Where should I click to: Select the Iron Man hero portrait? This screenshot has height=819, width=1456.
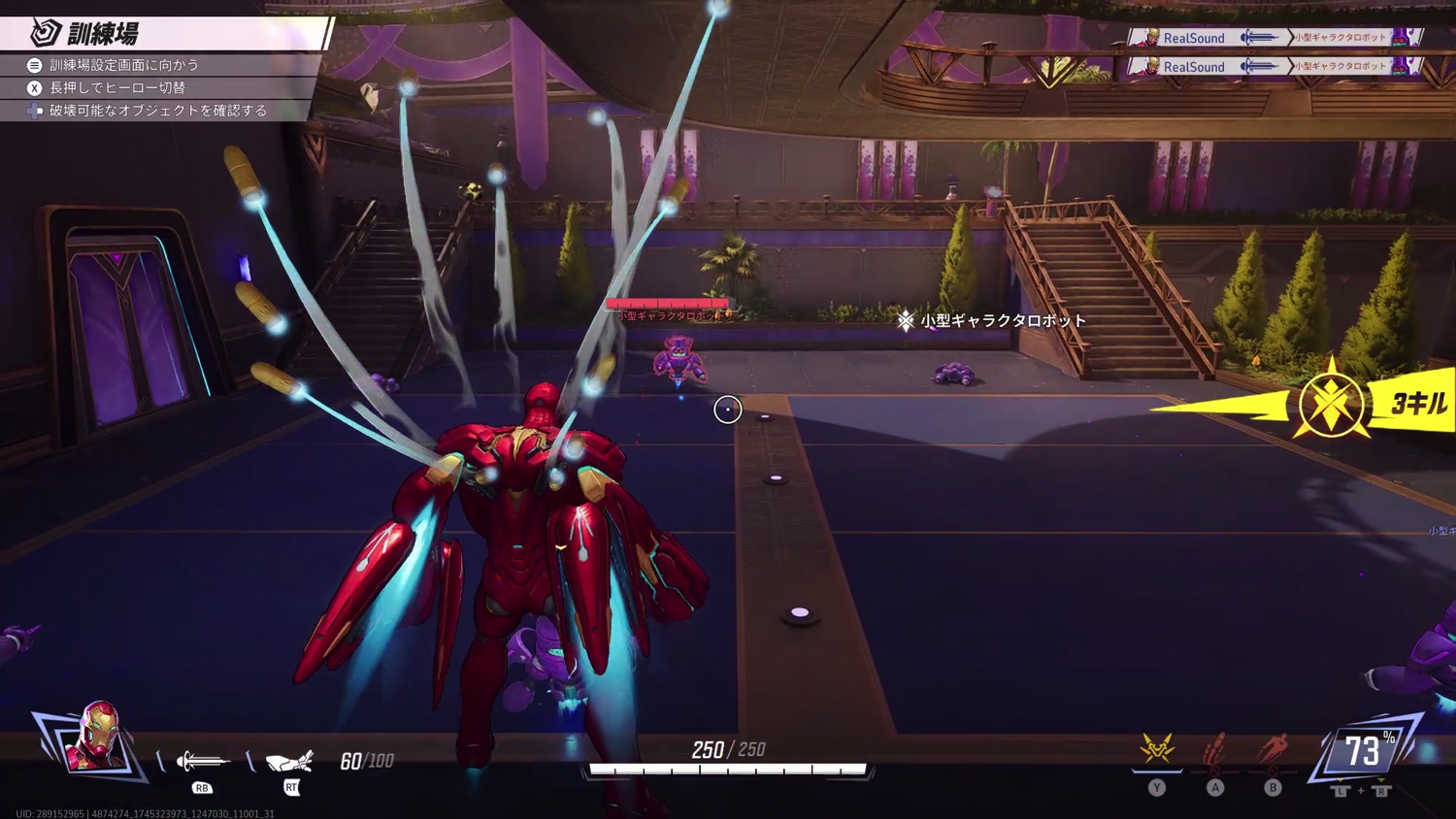tap(94, 737)
